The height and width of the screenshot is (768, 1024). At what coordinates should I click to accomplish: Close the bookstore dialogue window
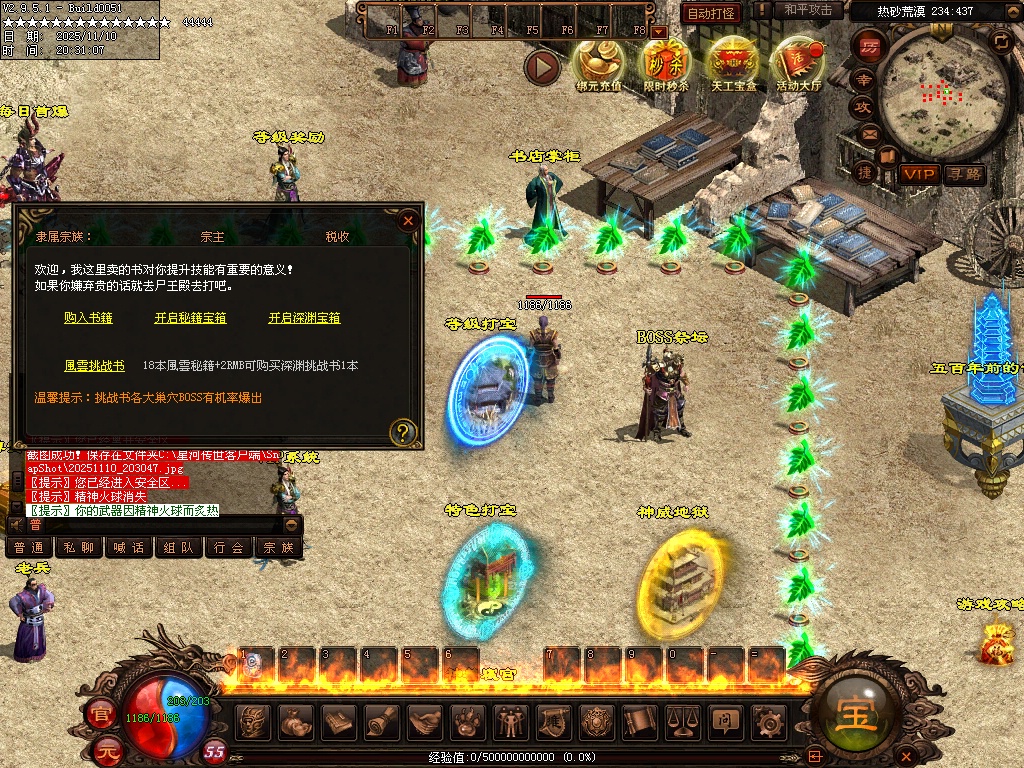407,221
